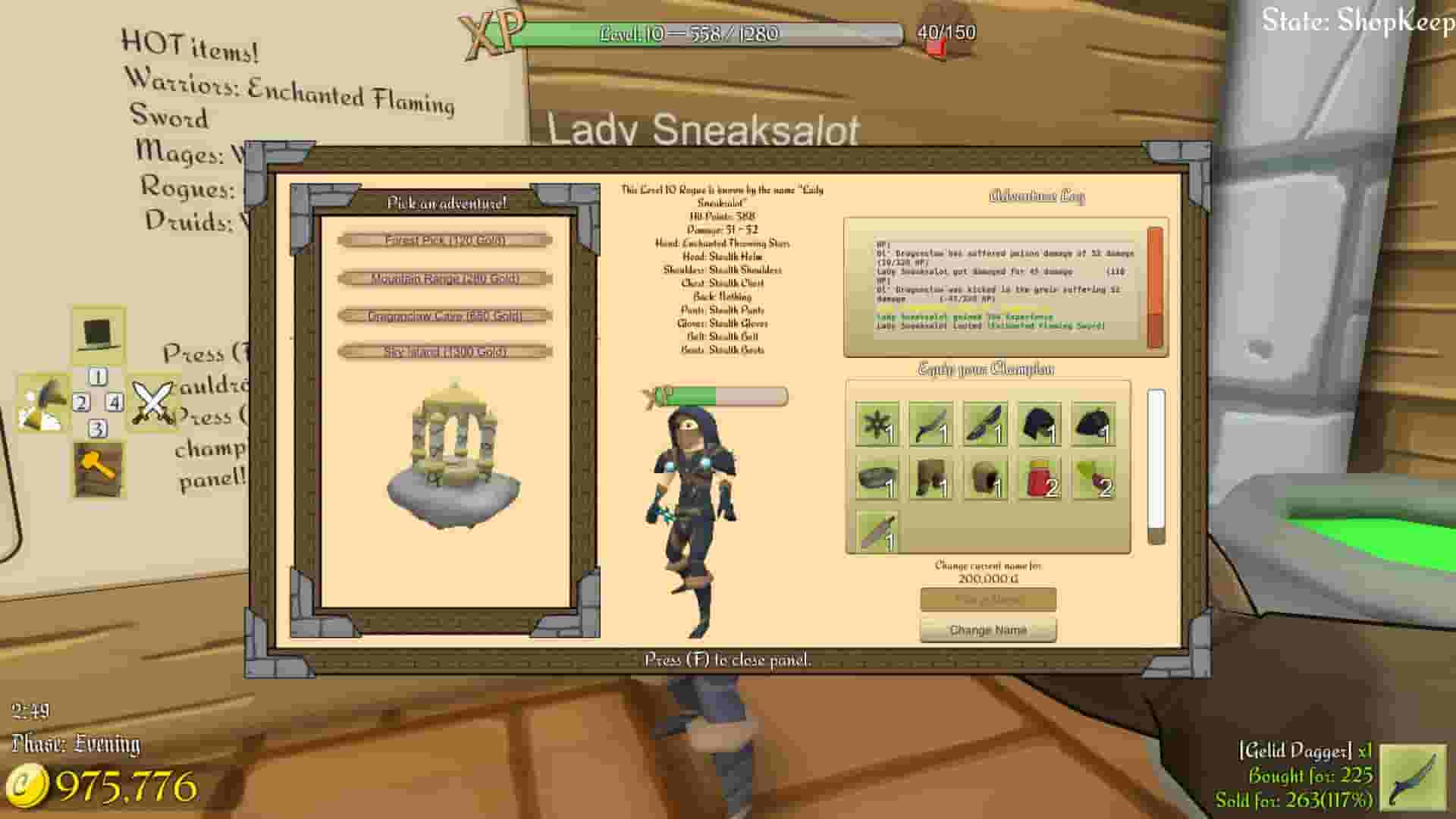This screenshot has width=1456, height=819.
Task: Select the throwing stars in the inventory grid
Action: pos(876,425)
